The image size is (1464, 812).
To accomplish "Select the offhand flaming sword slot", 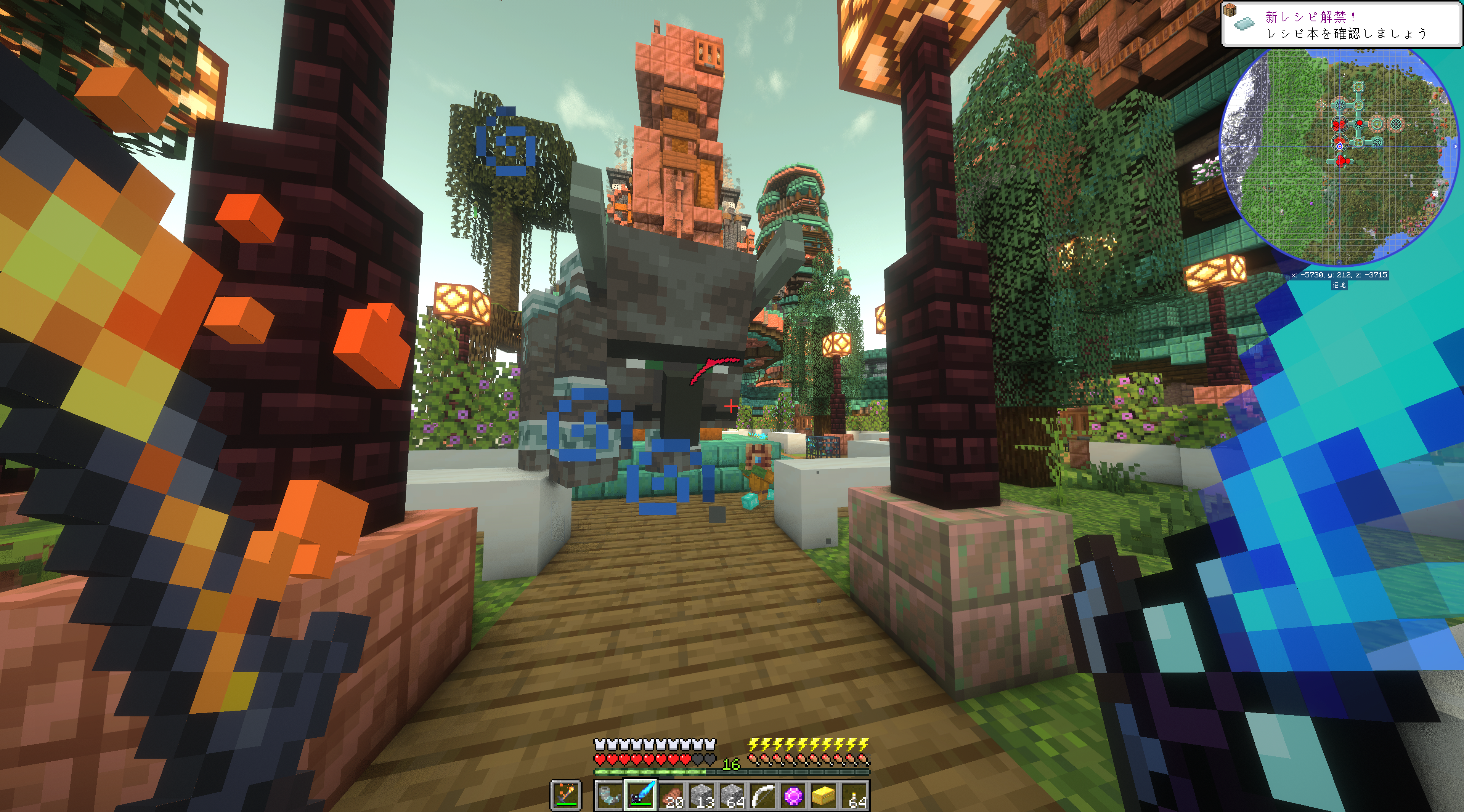I will tap(566, 795).
